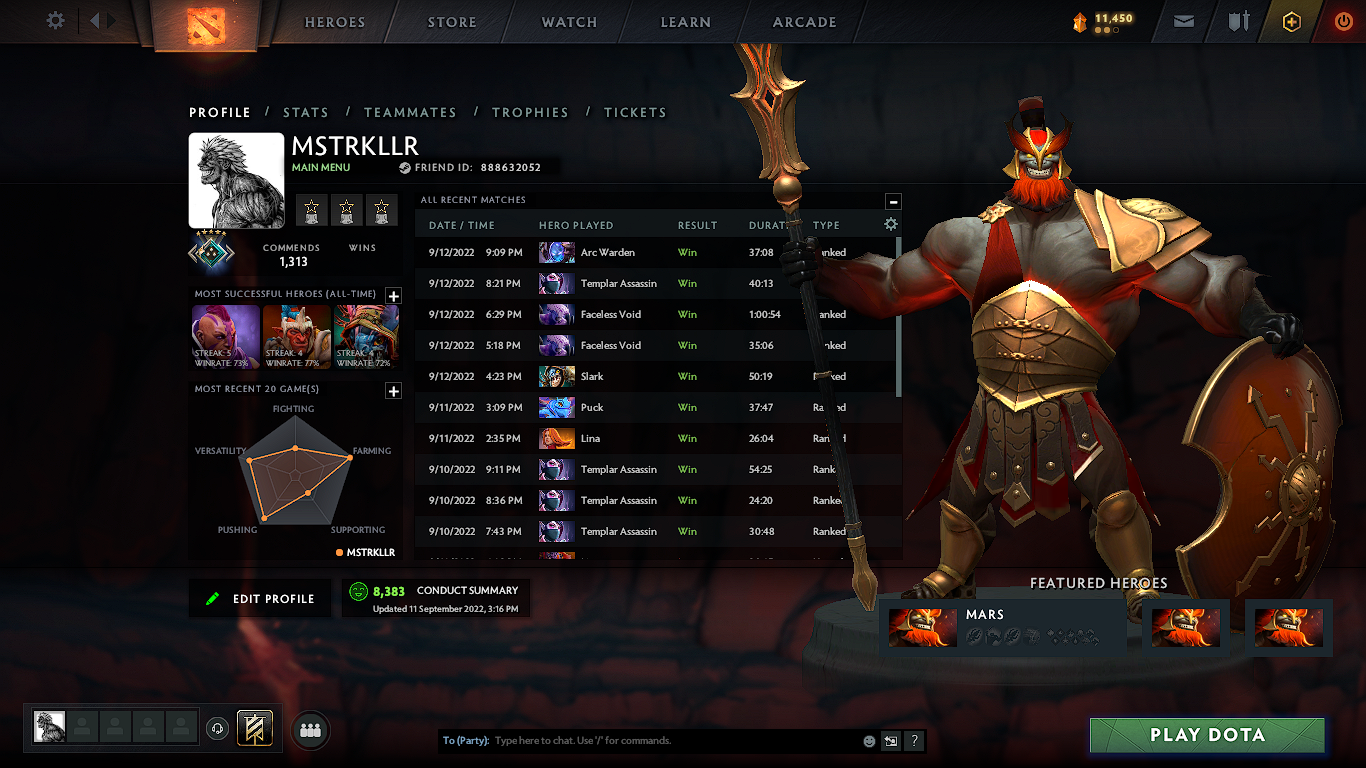Collapse the All Recent Matches panel
The height and width of the screenshot is (768, 1366).
coord(893,201)
